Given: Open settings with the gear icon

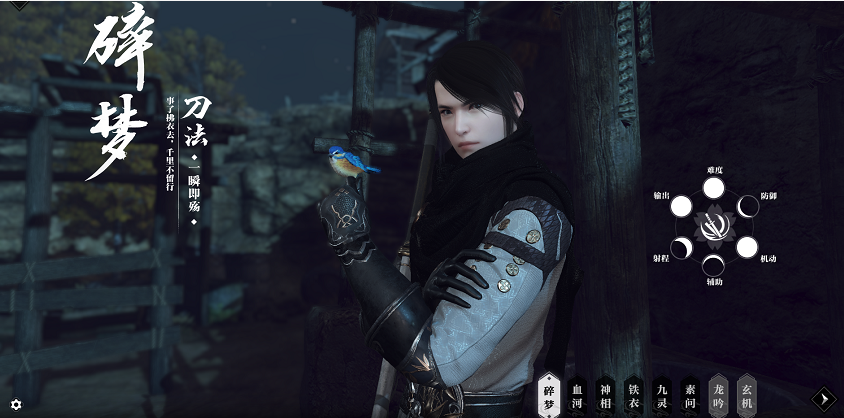Looking at the screenshot, I should coord(15,404).
